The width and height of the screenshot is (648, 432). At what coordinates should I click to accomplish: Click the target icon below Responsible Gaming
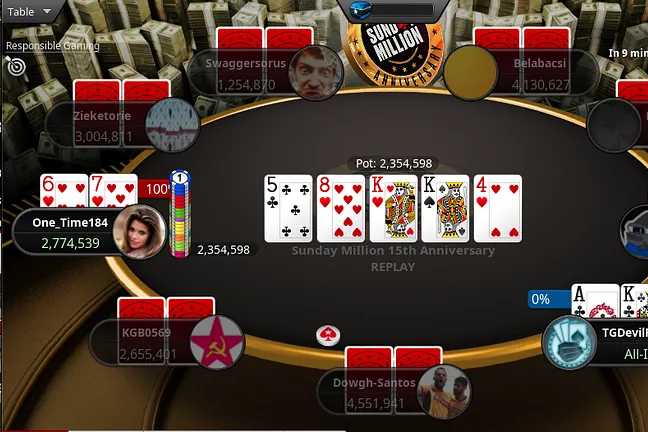pyautogui.click(x=15, y=65)
